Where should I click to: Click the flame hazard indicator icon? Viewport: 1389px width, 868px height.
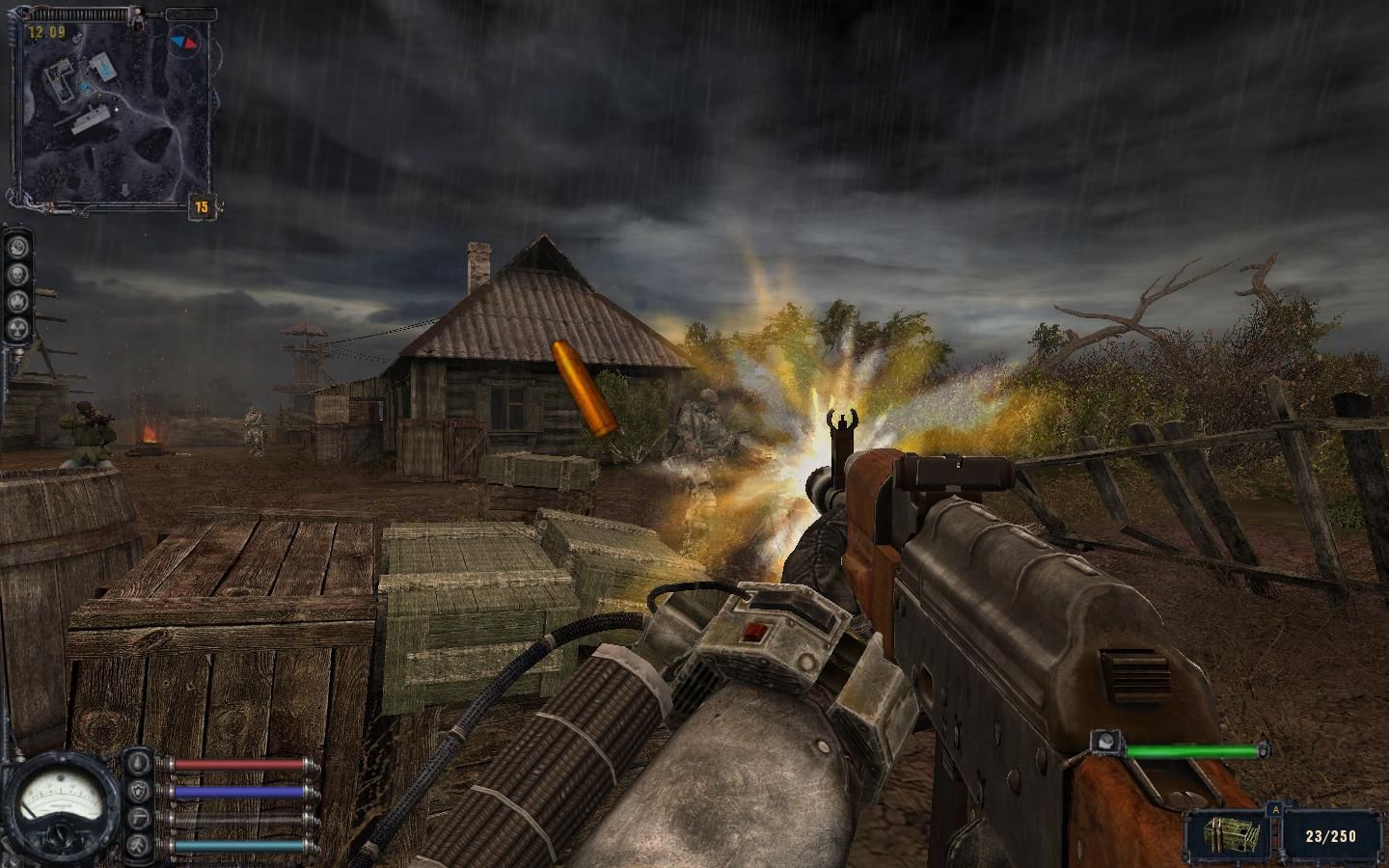pyautogui.click(x=17, y=302)
